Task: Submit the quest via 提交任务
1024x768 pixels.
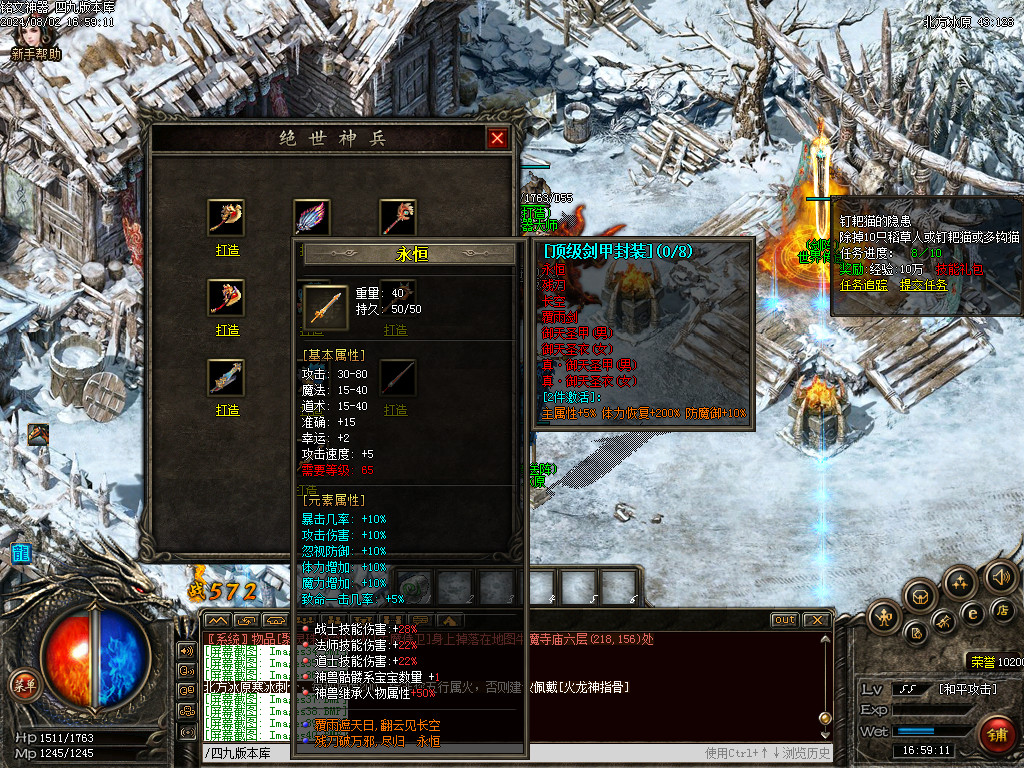Action: (925, 285)
